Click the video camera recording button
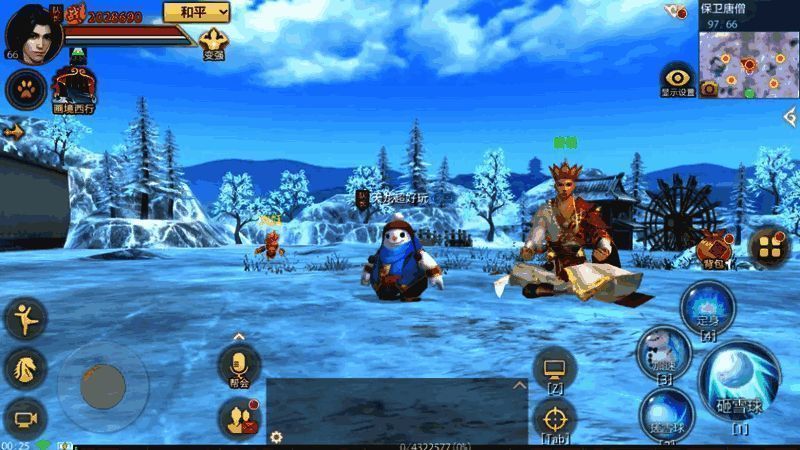The image size is (800, 450). (26, 418)
